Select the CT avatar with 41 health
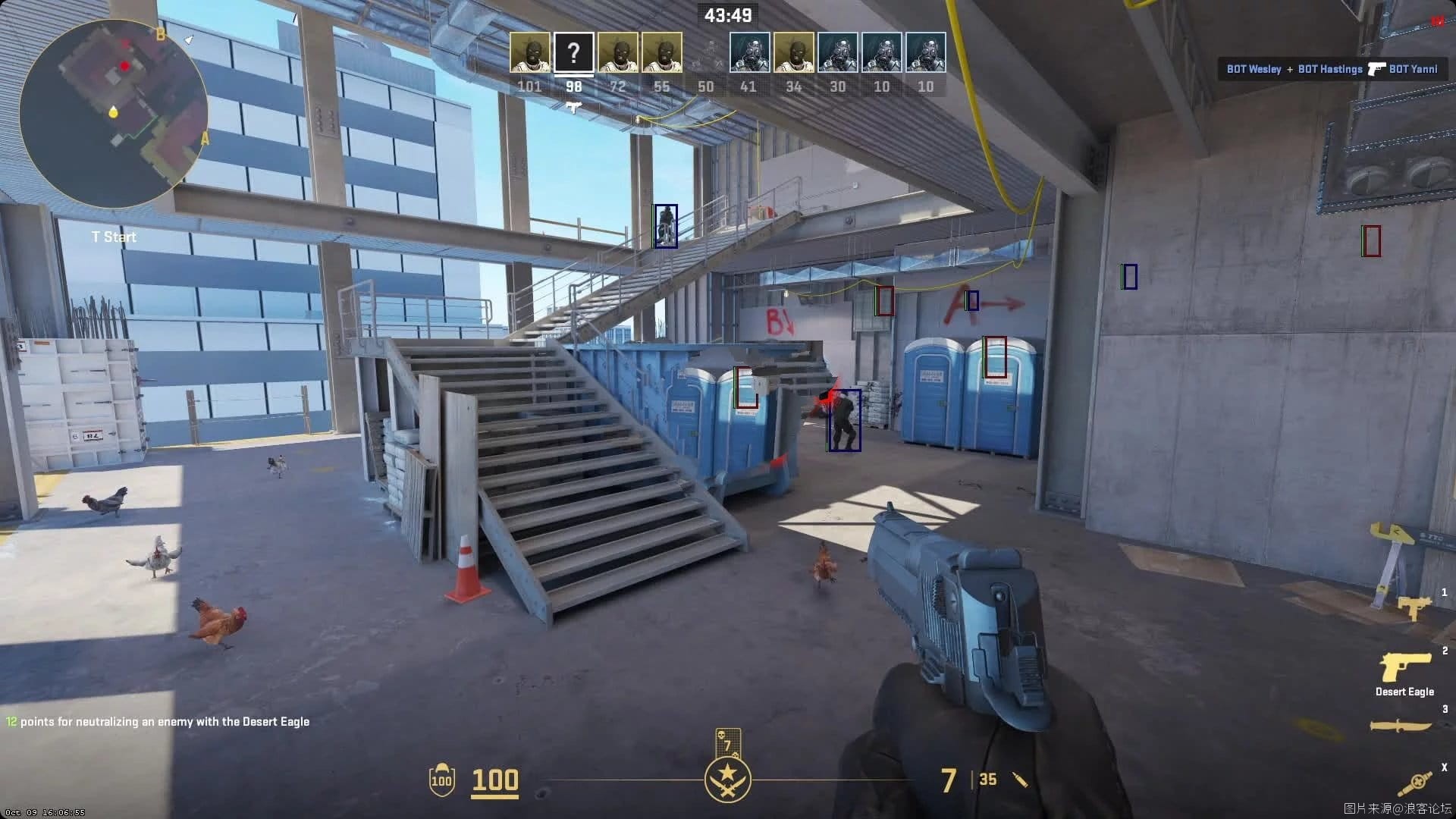 pyautogui.click(x=749, y=52)
